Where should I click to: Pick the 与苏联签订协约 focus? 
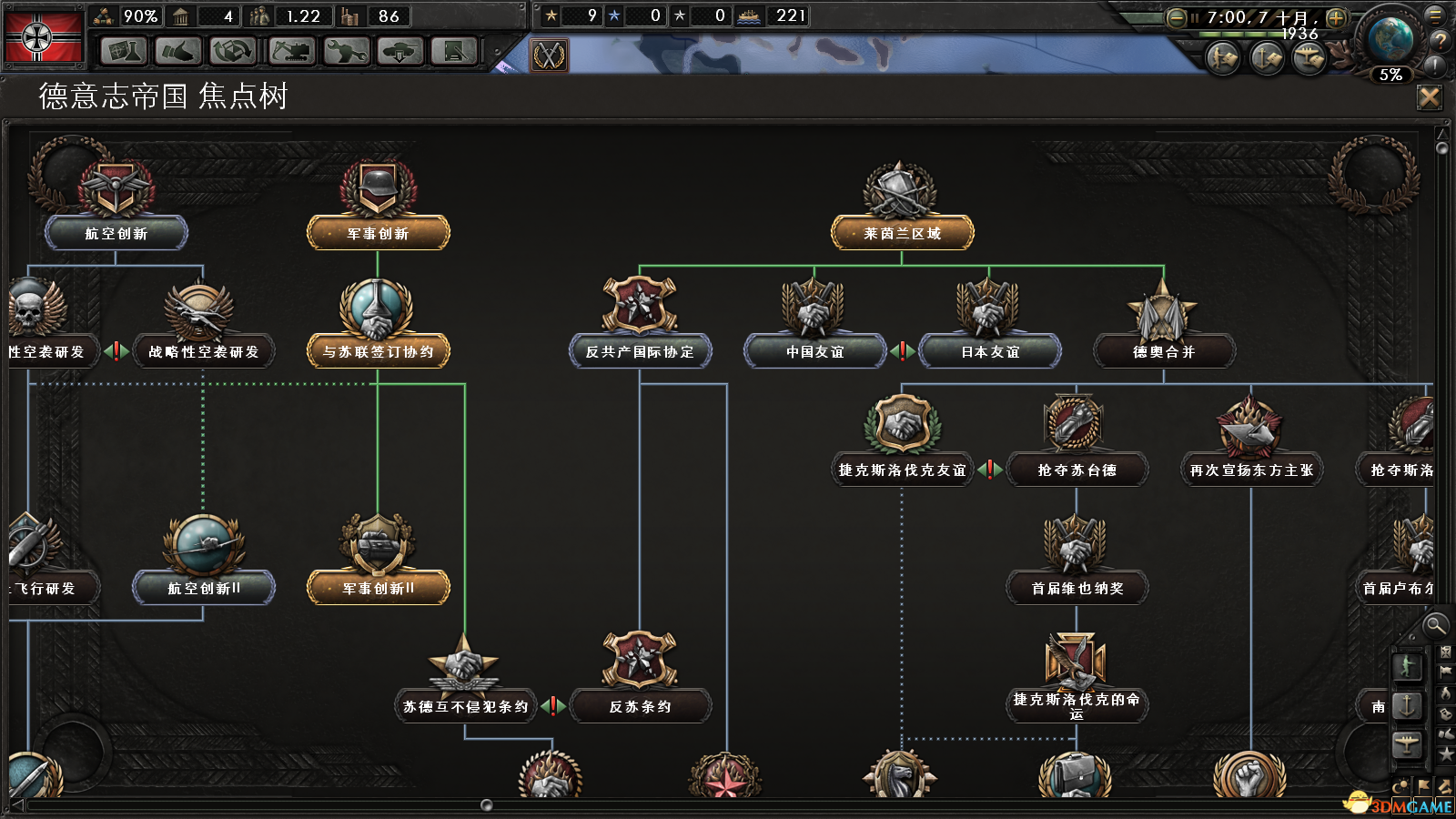(x=378, y=351)
